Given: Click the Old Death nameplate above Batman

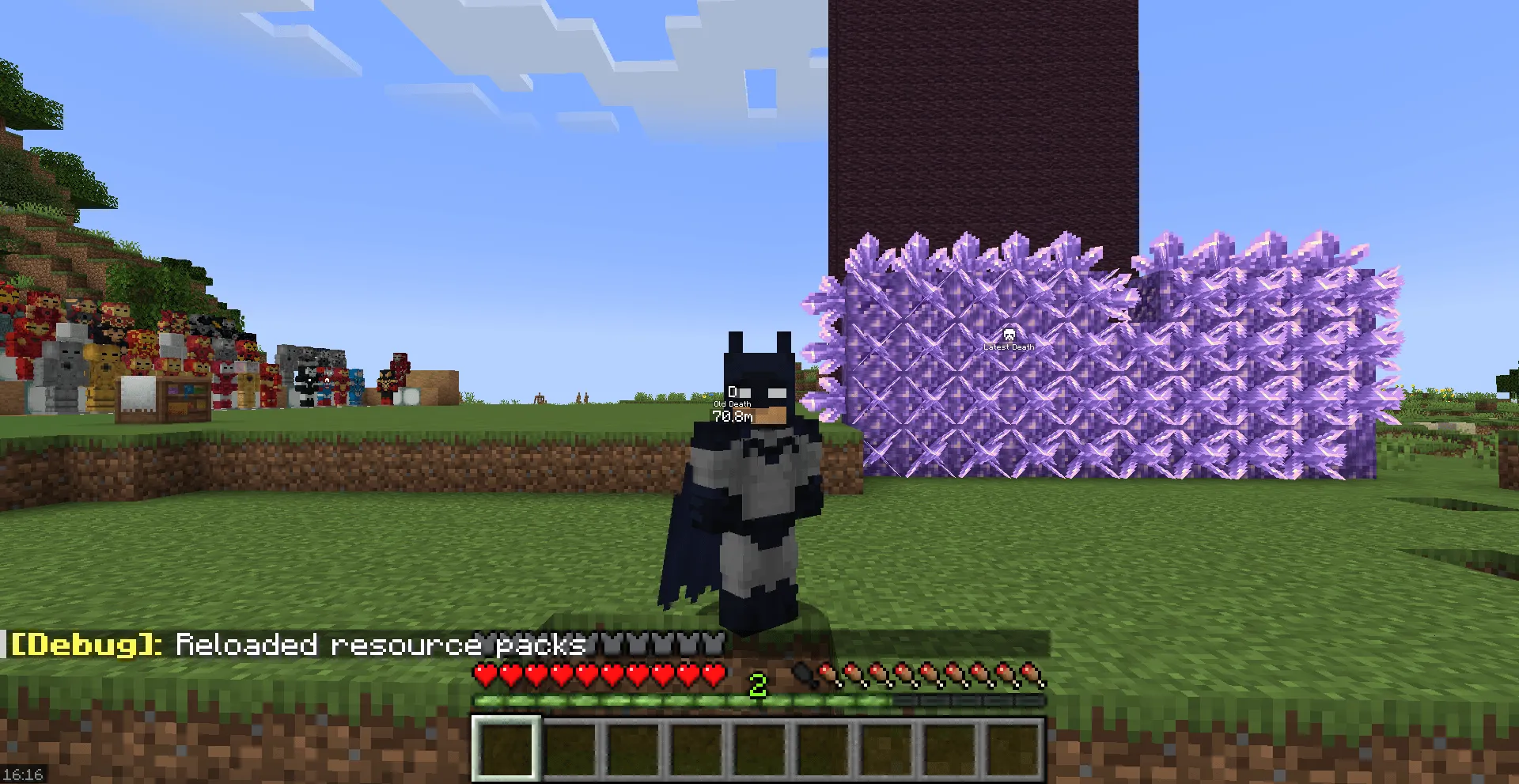Looking at the screenshot, I should (734, 403).
